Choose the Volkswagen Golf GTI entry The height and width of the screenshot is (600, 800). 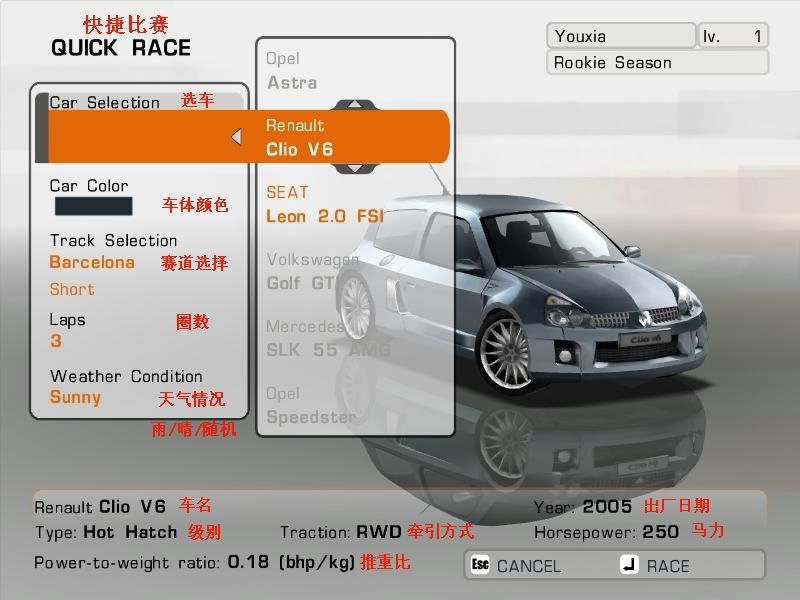(310, 271)
